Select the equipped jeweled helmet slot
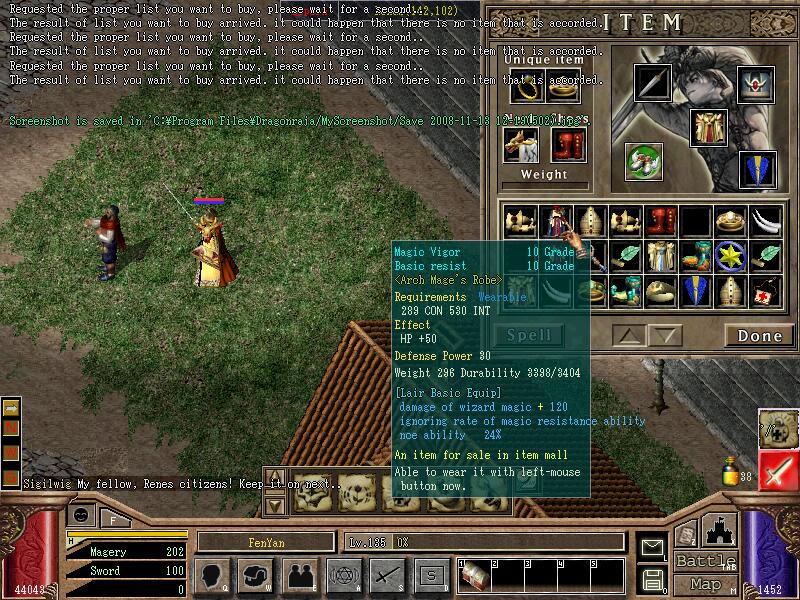Viewport: 800px width, 600px height. 756,82
